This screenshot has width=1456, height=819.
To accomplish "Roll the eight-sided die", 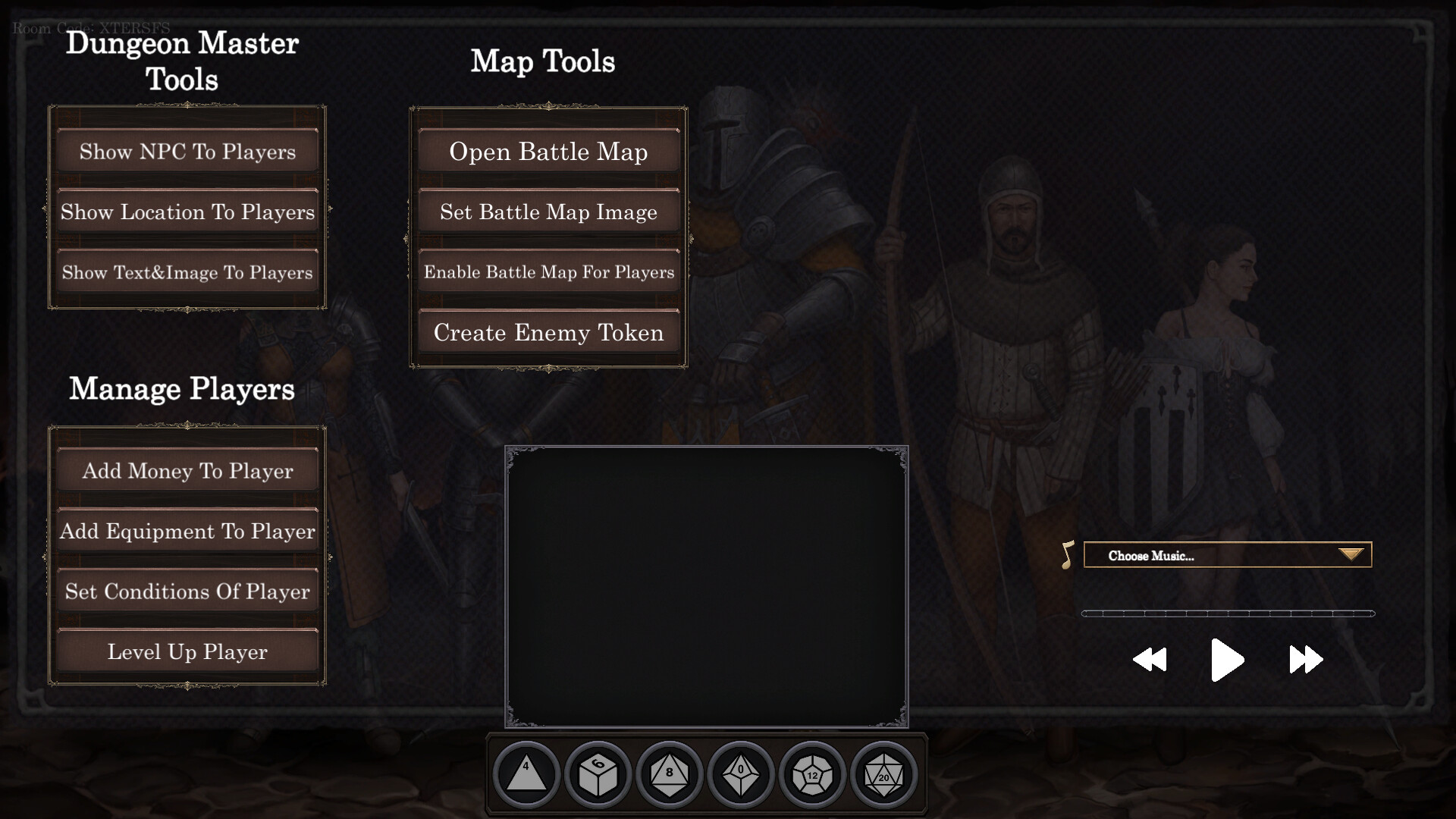I will point(669,774).
